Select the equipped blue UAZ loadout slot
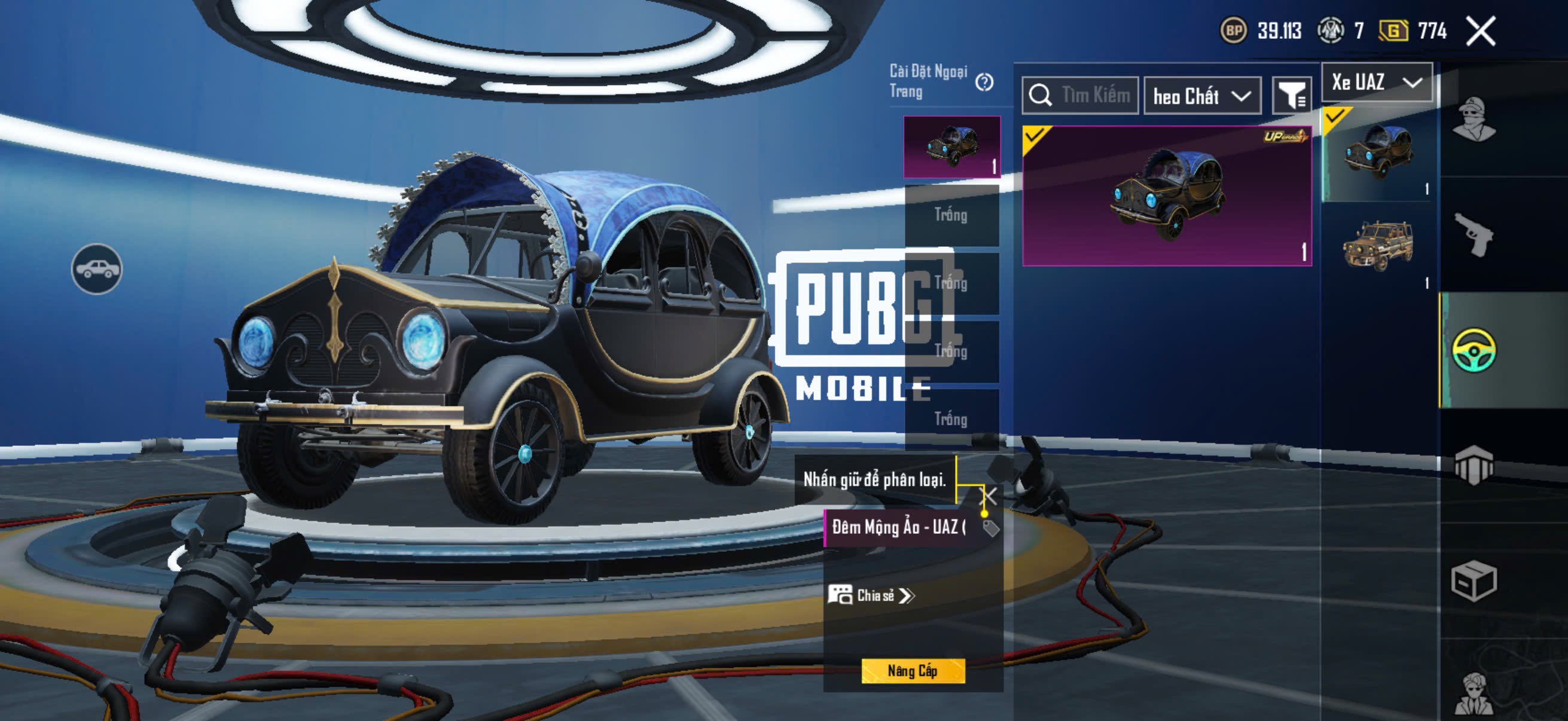Image resolution: width=1568 pixels, height=721 pixels. point(951,146)
